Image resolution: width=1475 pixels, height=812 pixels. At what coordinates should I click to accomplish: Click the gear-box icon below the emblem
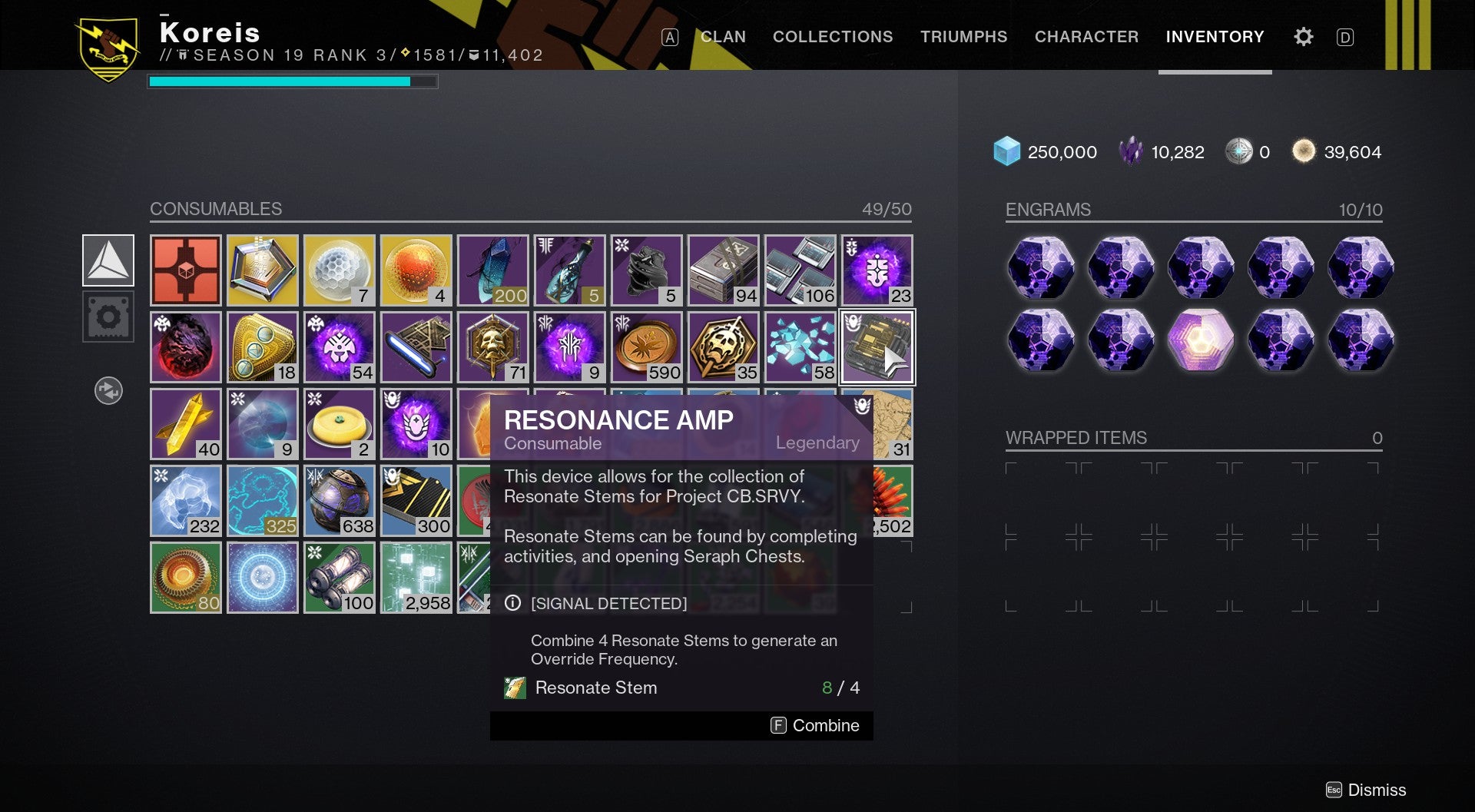pyautogui.click(x=108, y=317)
